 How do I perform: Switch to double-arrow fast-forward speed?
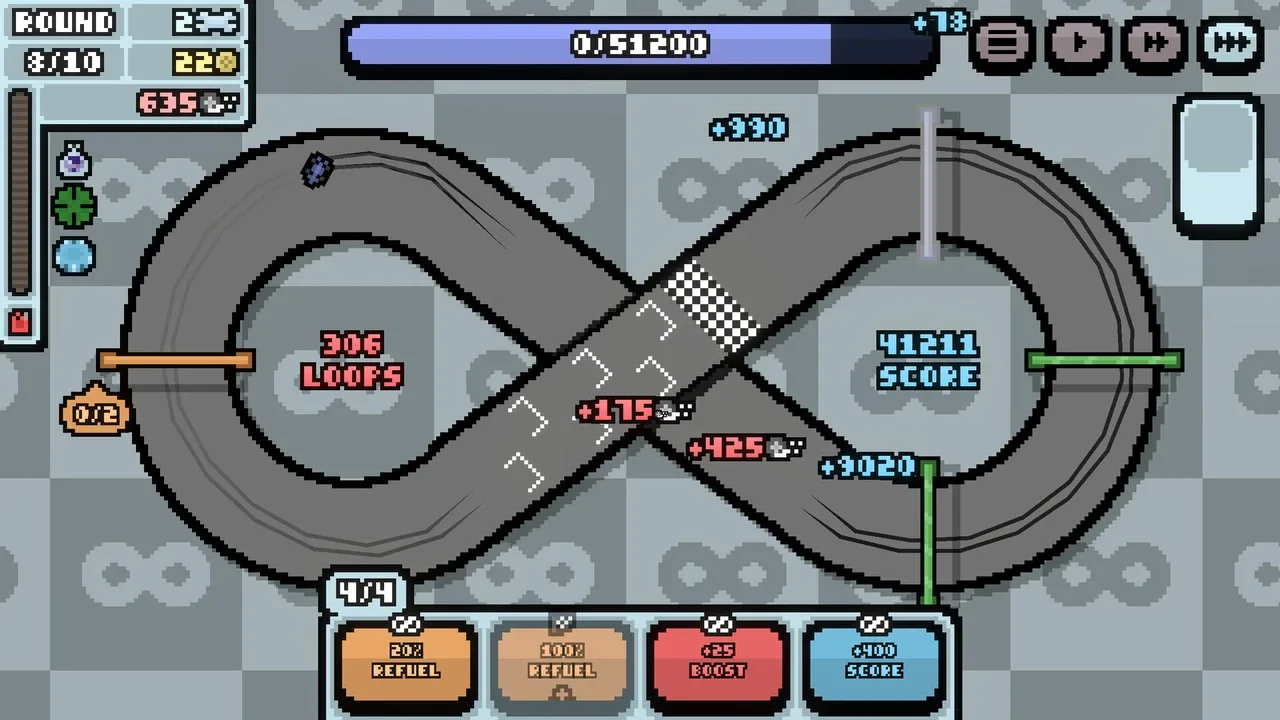[1154, 44]
